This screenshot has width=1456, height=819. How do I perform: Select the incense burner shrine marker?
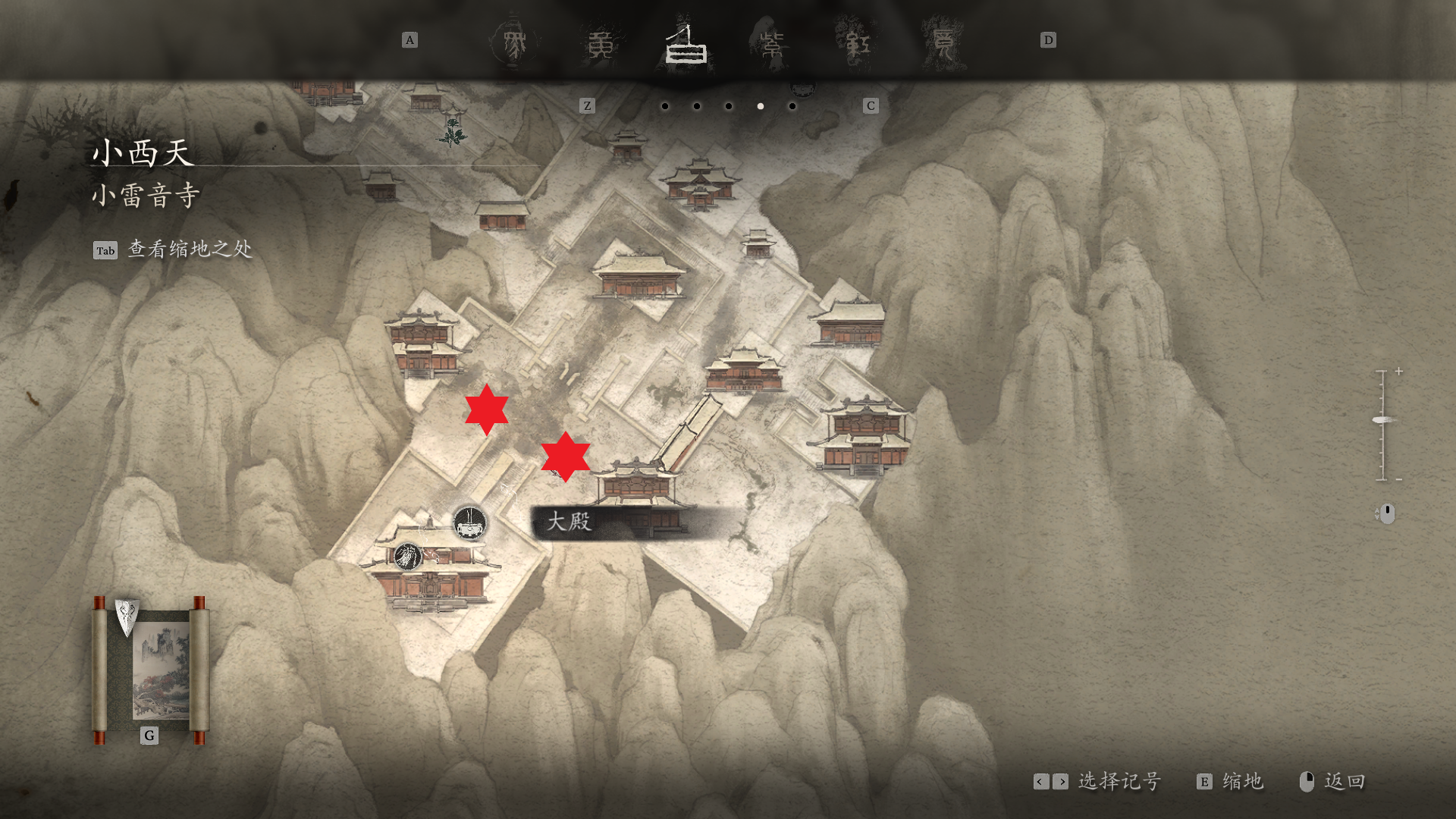pyautogui.click(x=469, y=522)
